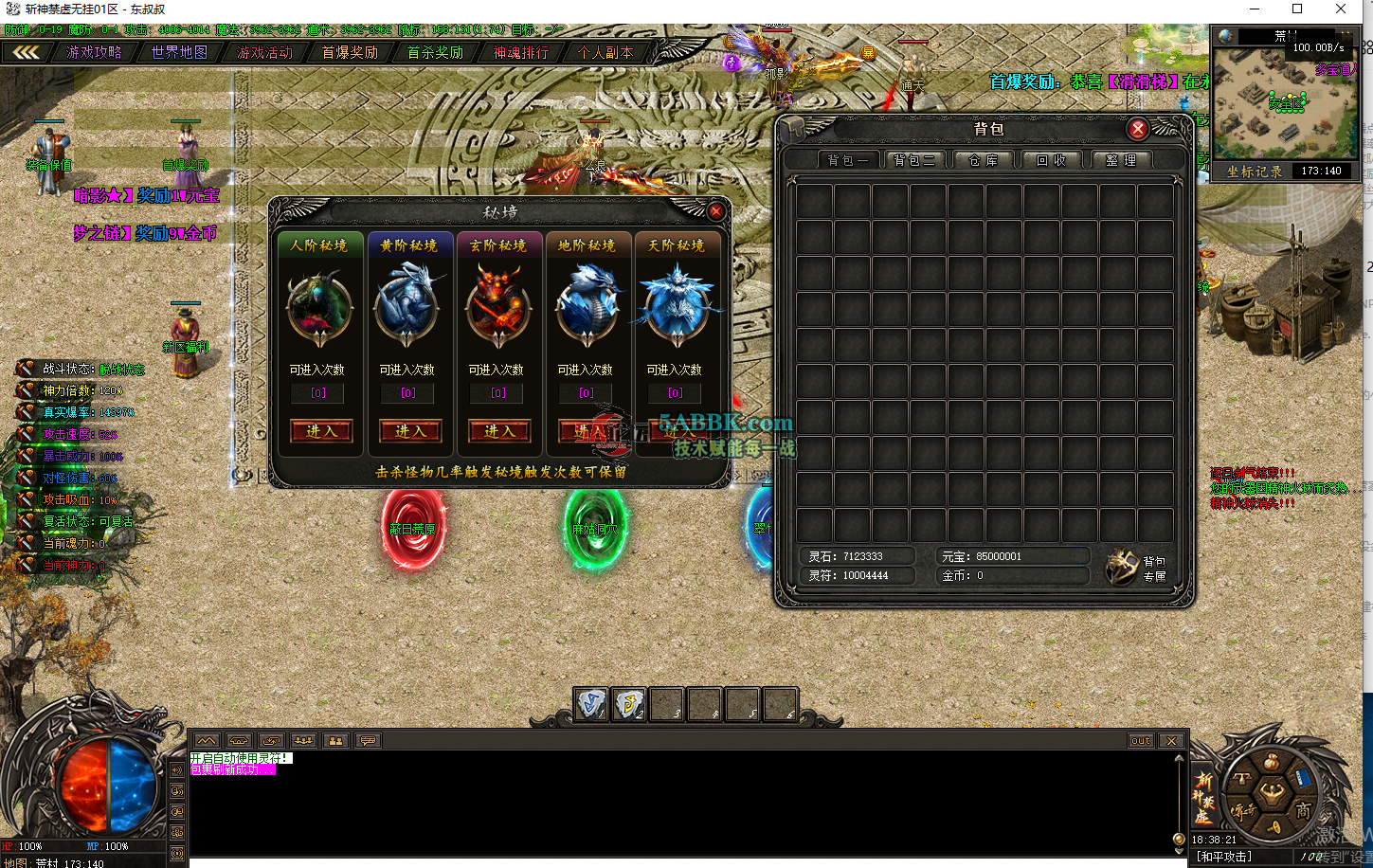Toggle the horn announcement icon
Screen dimensions: 1373x868
1275,827
